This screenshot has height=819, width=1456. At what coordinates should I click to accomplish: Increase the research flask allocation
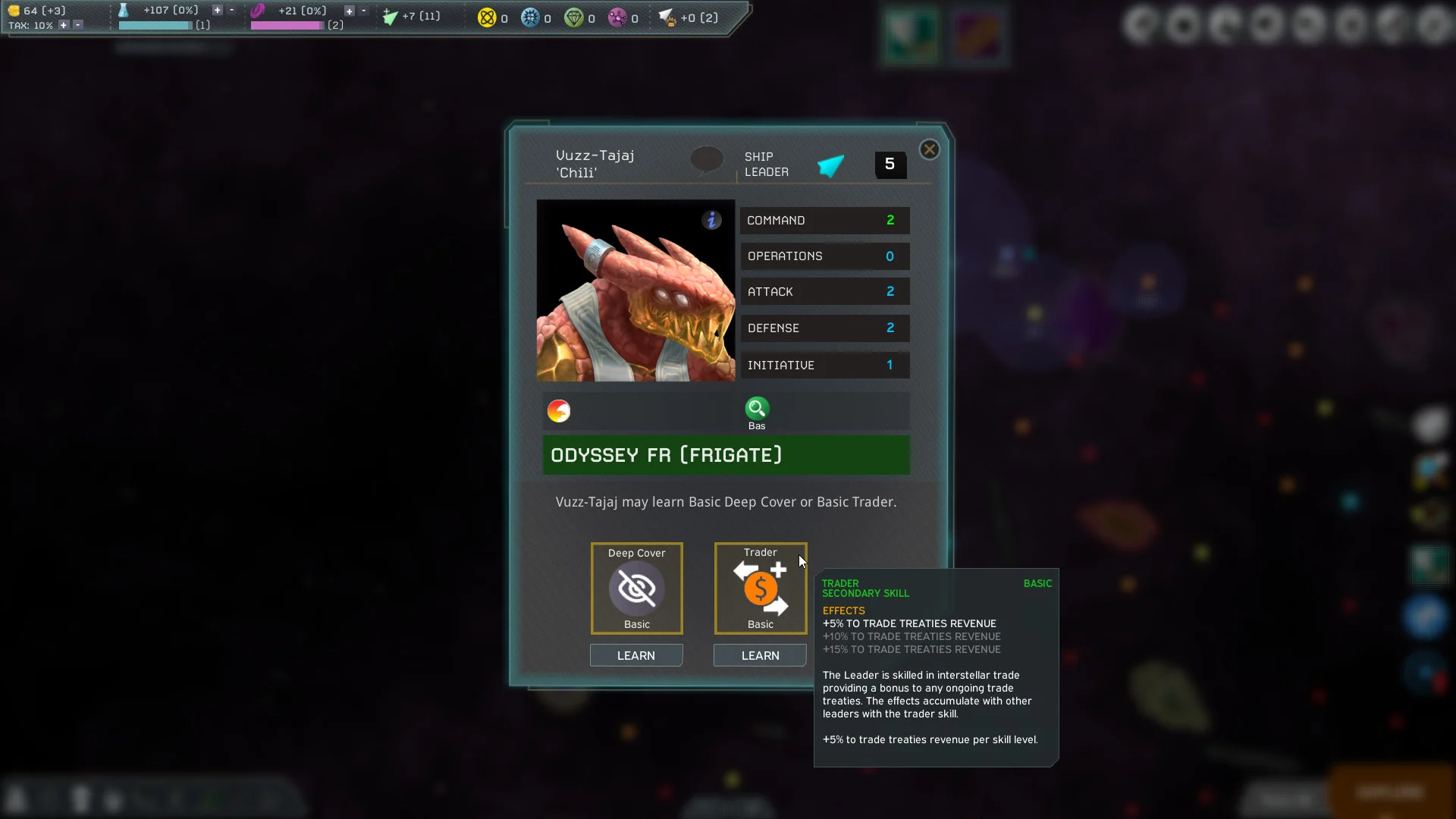217,10
